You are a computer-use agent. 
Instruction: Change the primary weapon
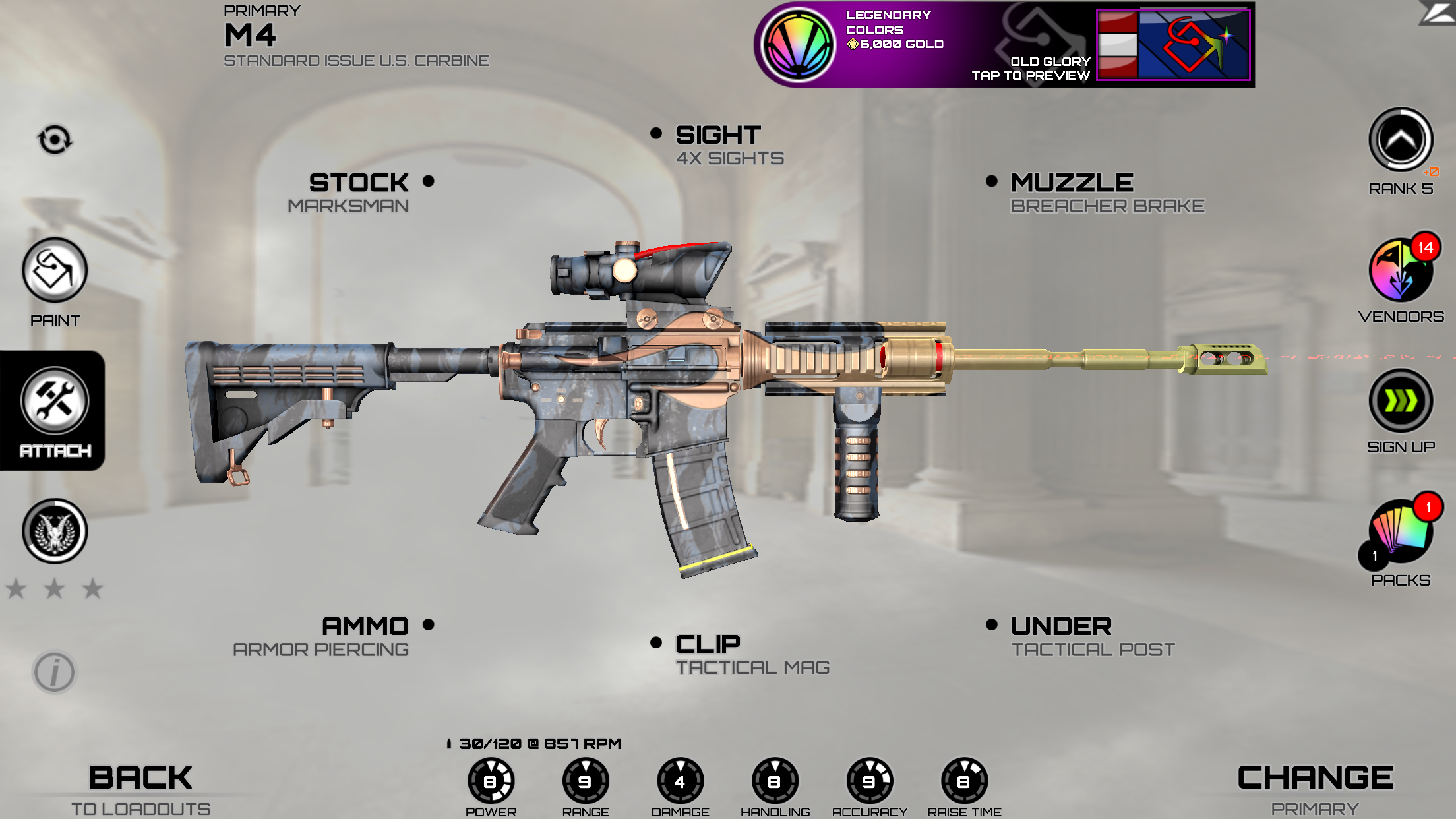click(1315, 789)
